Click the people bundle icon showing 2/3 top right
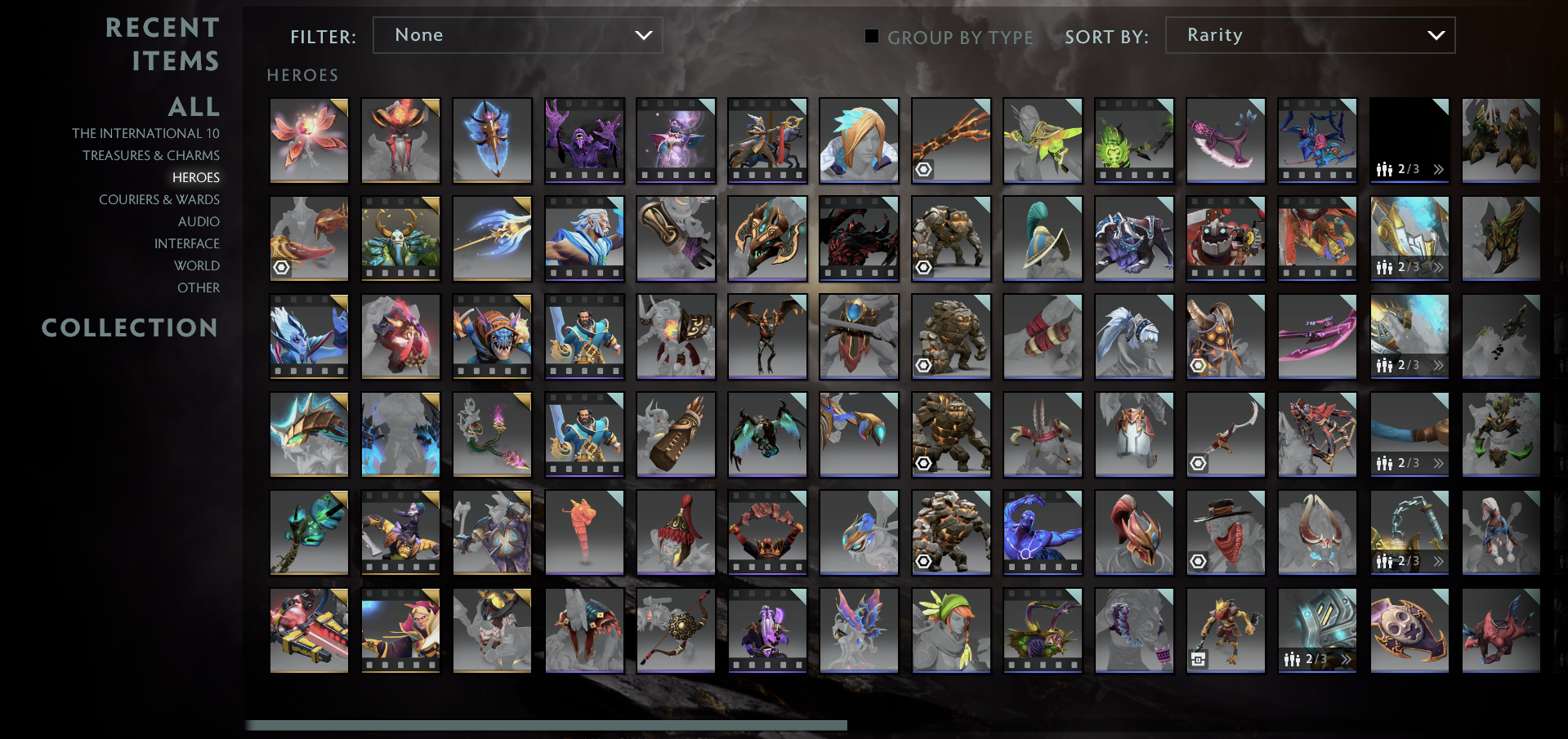Screen dimensions: 1568x739 click(x=1384, y=169)
